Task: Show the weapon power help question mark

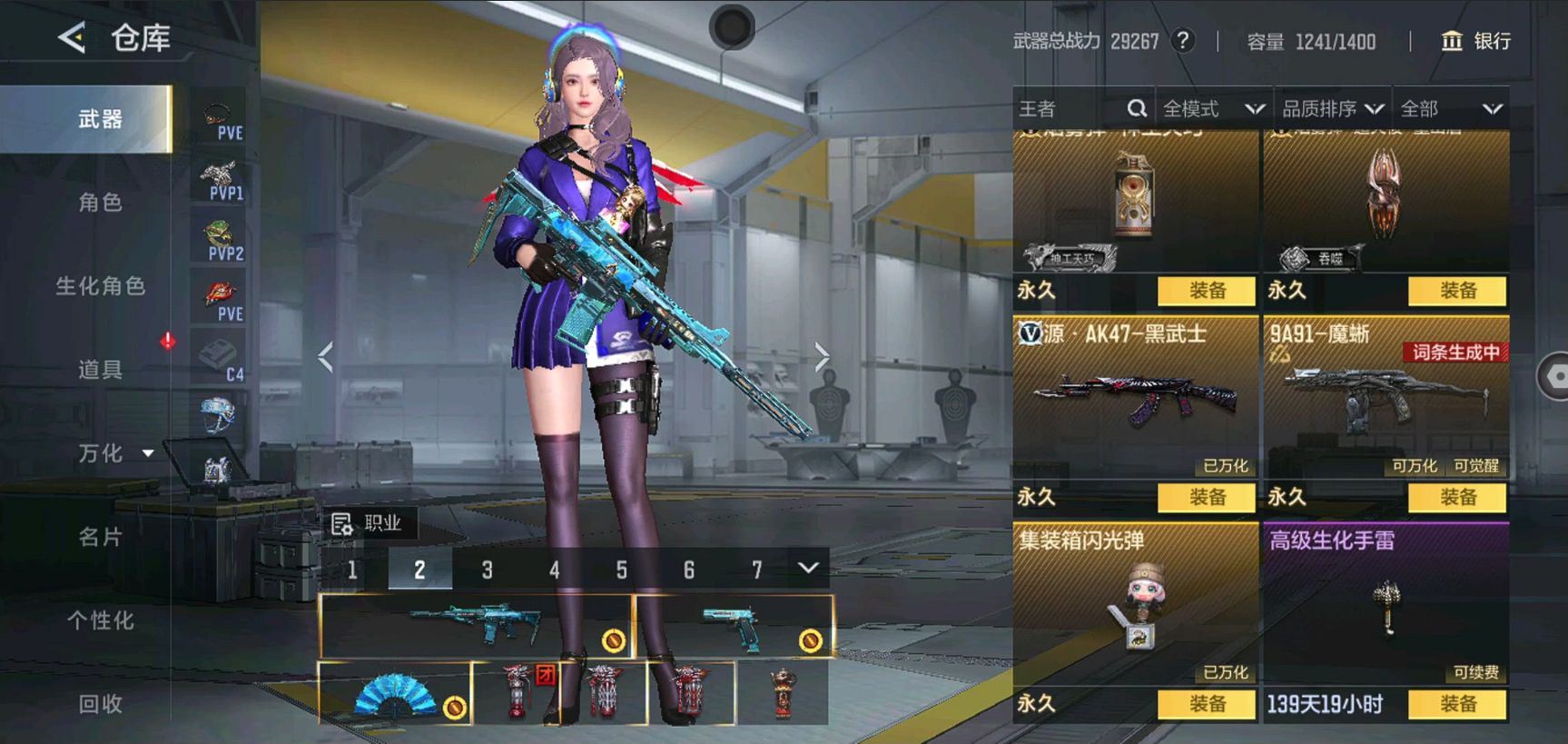Action: (x=1182, y=41)
